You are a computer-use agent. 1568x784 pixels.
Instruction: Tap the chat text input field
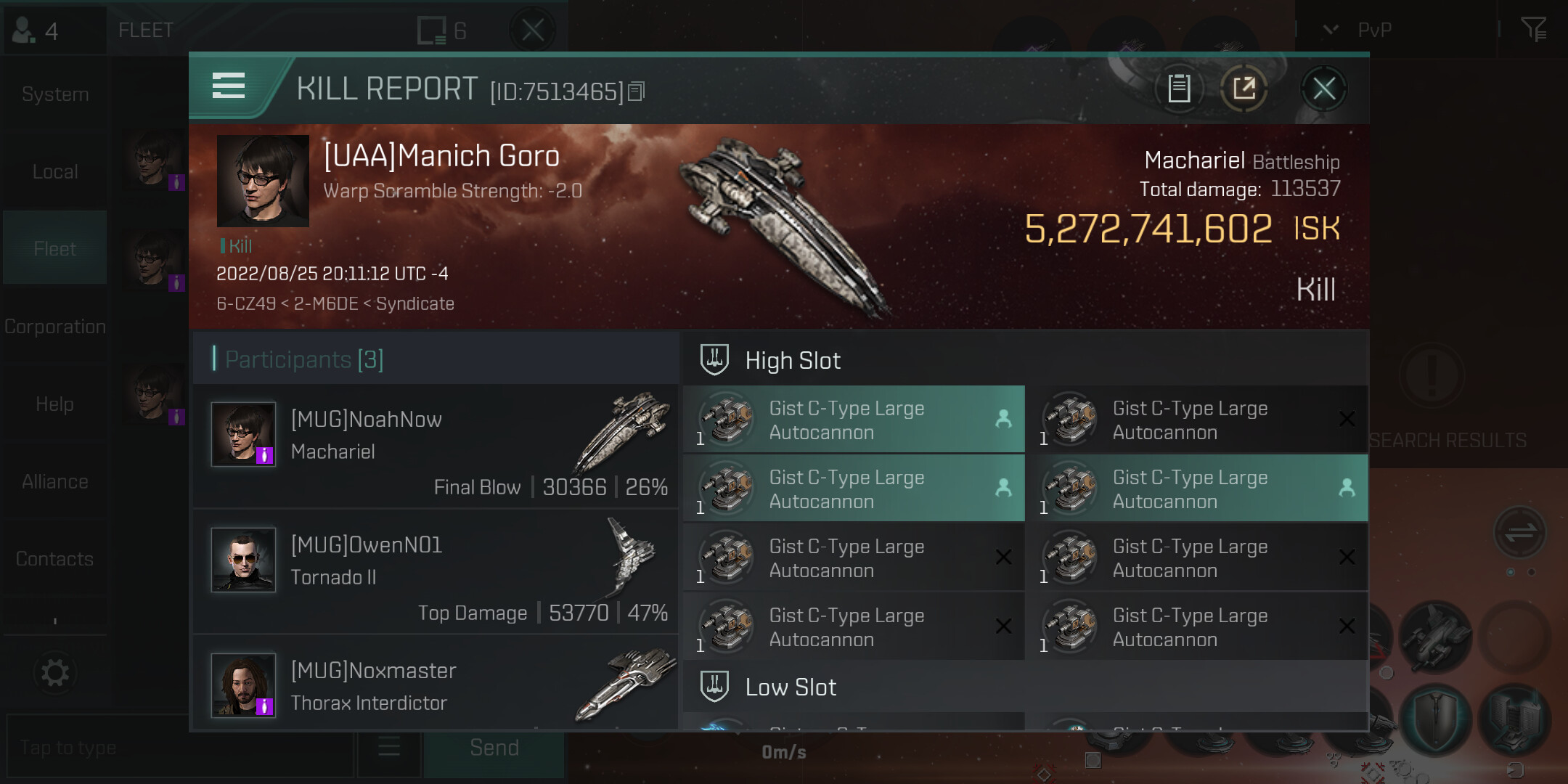(x=178, y=748)
